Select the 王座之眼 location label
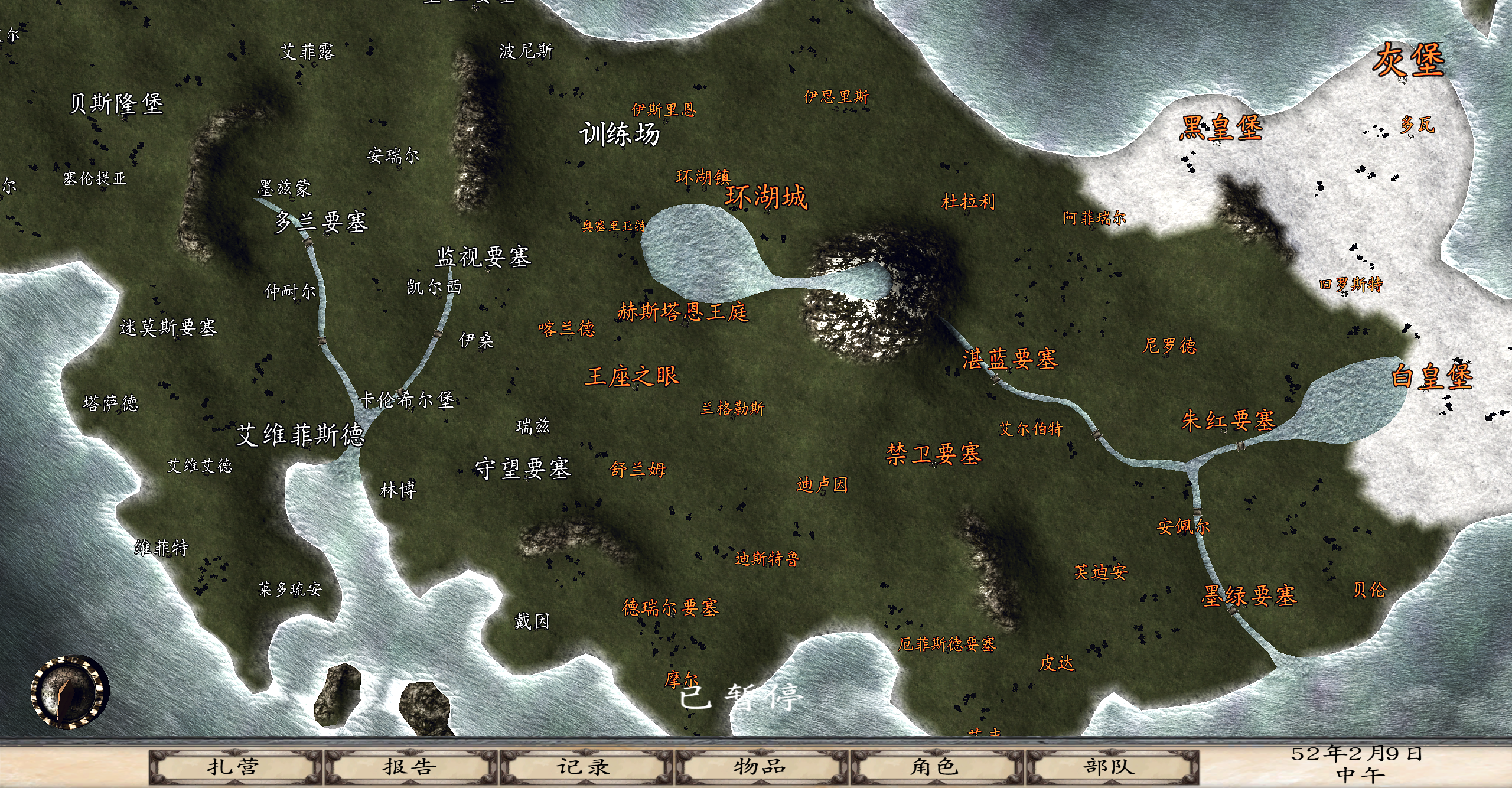This screenshot has height=788, width=1512. pos(633,376)
